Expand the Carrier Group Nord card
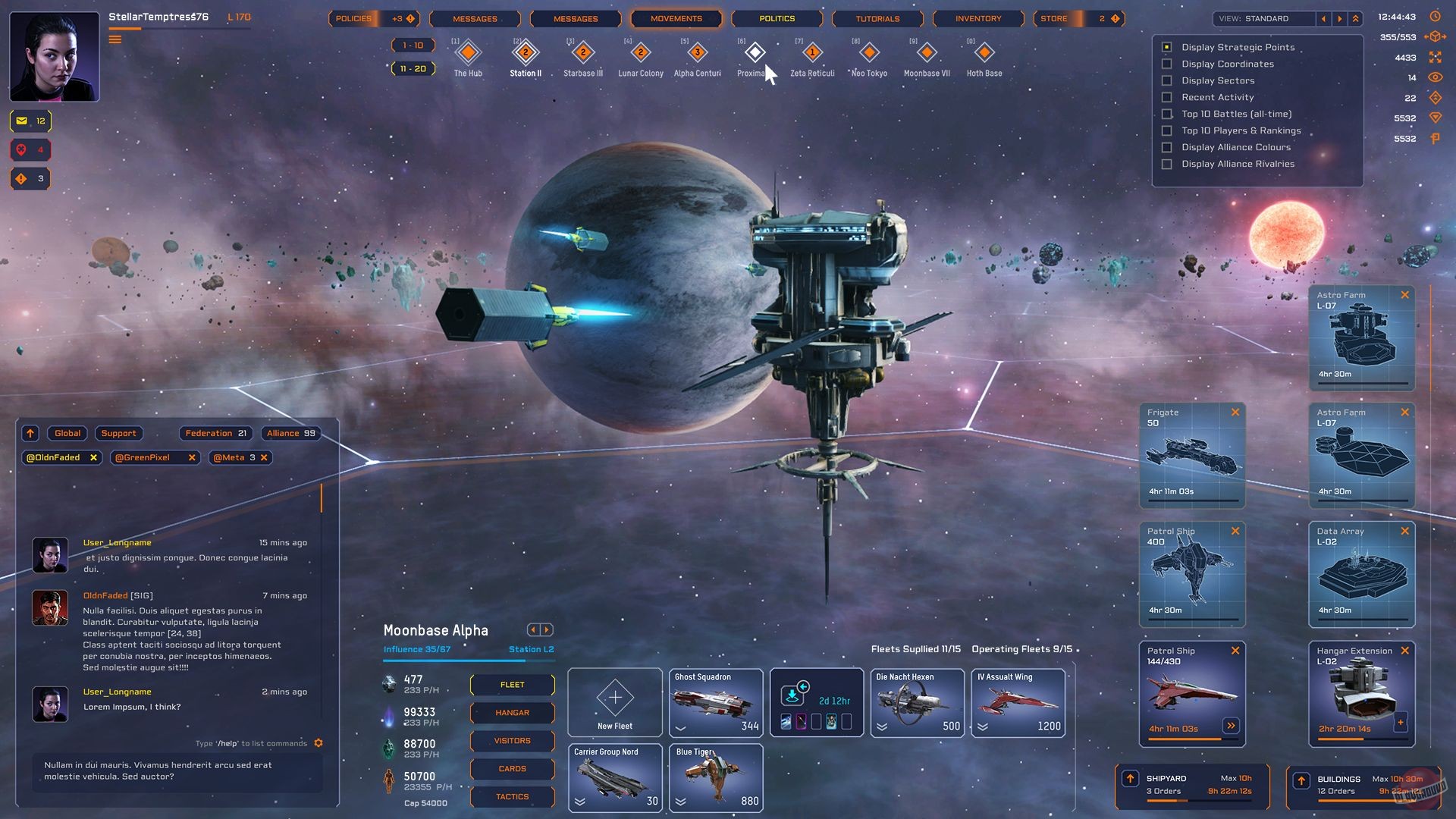The width and height of the screenshot is (1456, 819). click(x=580, y=801)
